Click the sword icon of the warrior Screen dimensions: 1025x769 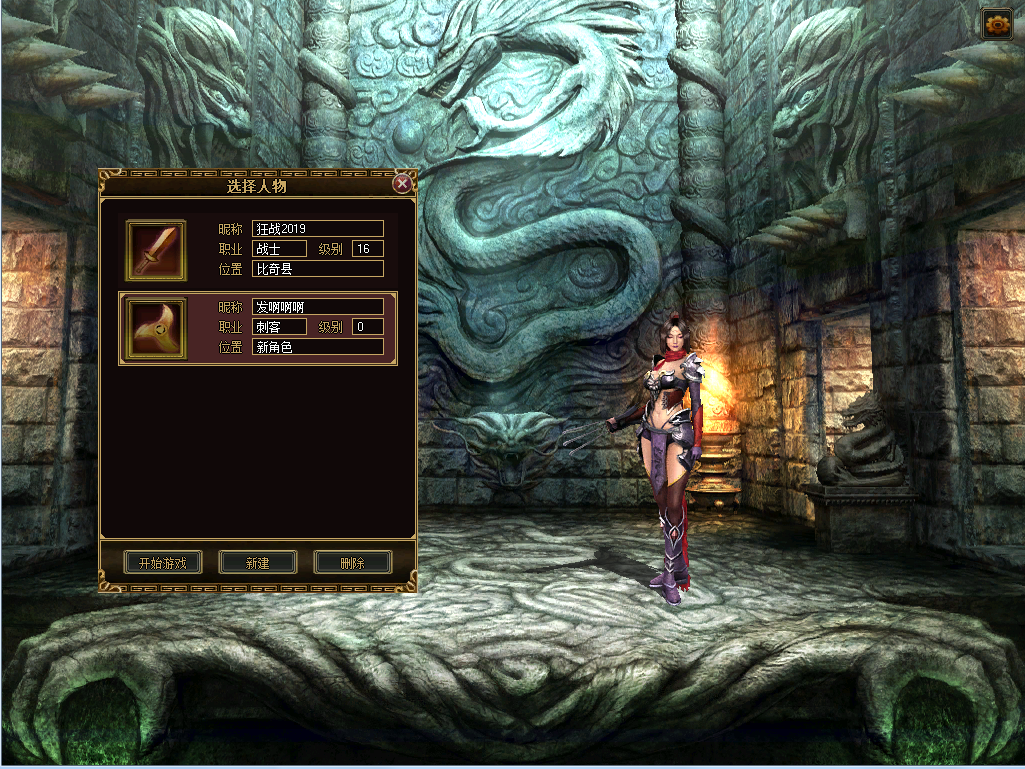(155, 250)
